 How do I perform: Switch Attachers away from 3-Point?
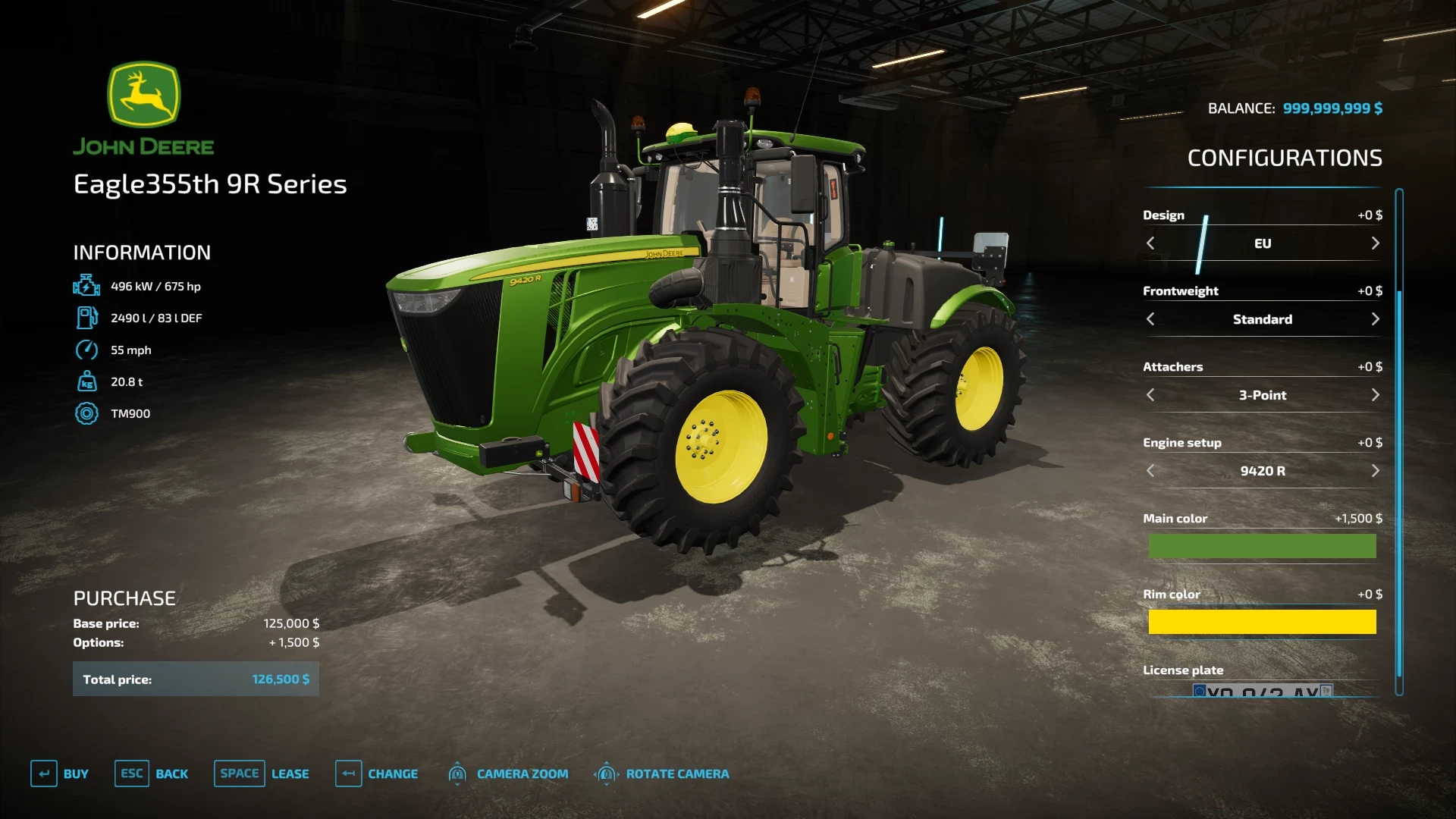pyautogui.click(x=1375, y=395)
